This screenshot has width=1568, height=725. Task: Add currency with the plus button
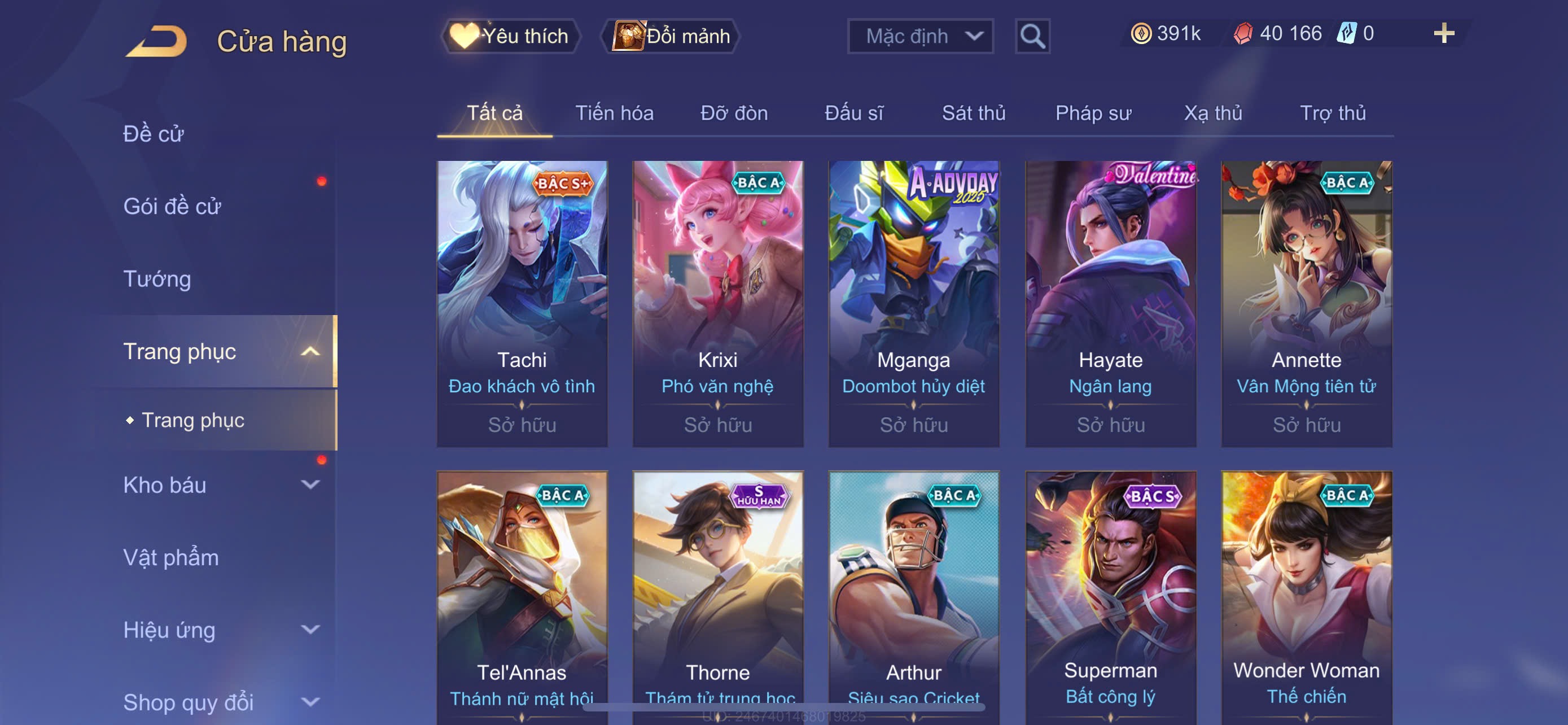(x=1443, y=33)
